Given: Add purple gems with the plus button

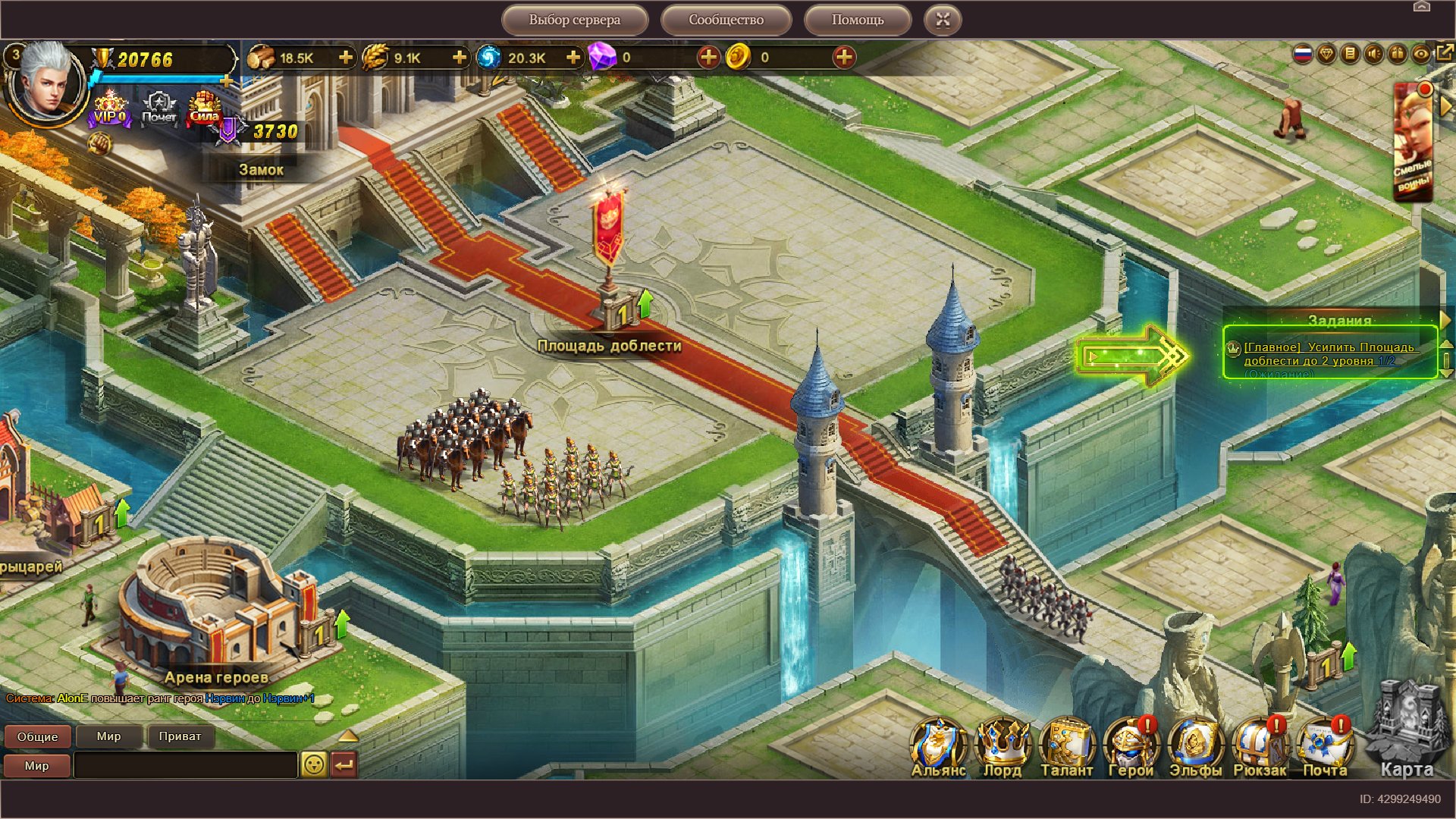Looking at the screenshot, I should (708, 58).
